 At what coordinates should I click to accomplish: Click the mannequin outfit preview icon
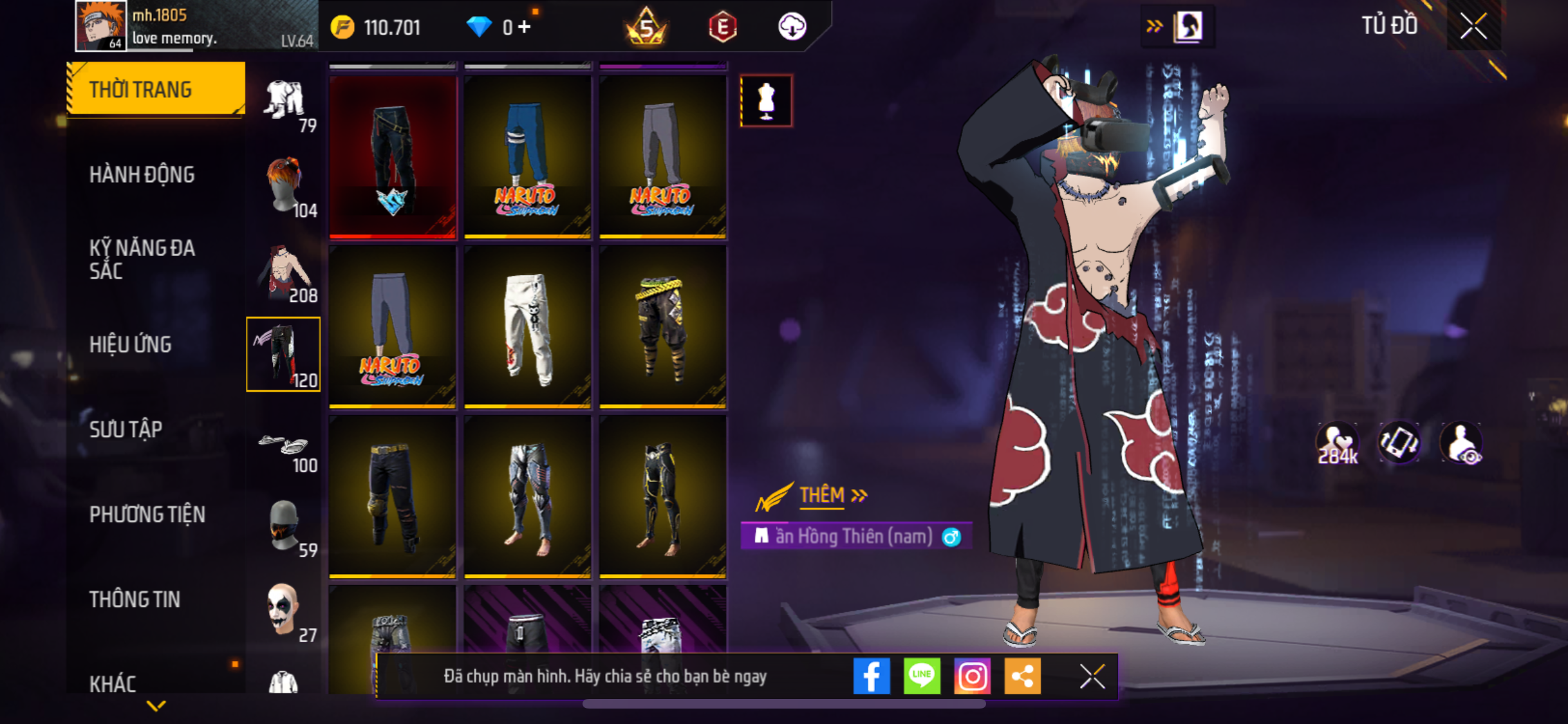[x=766, y=101]
